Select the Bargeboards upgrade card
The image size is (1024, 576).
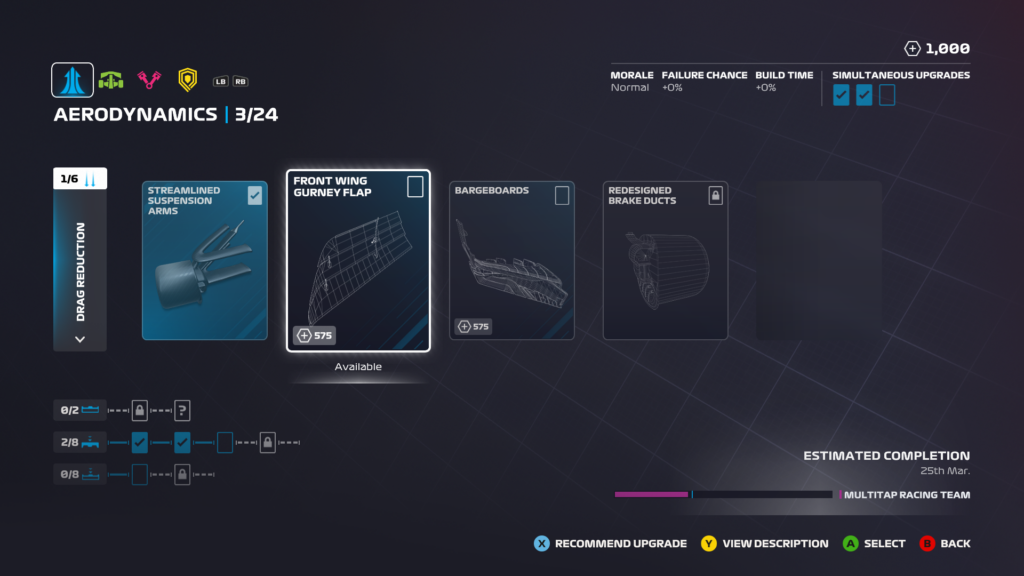(x=513, y=261)
